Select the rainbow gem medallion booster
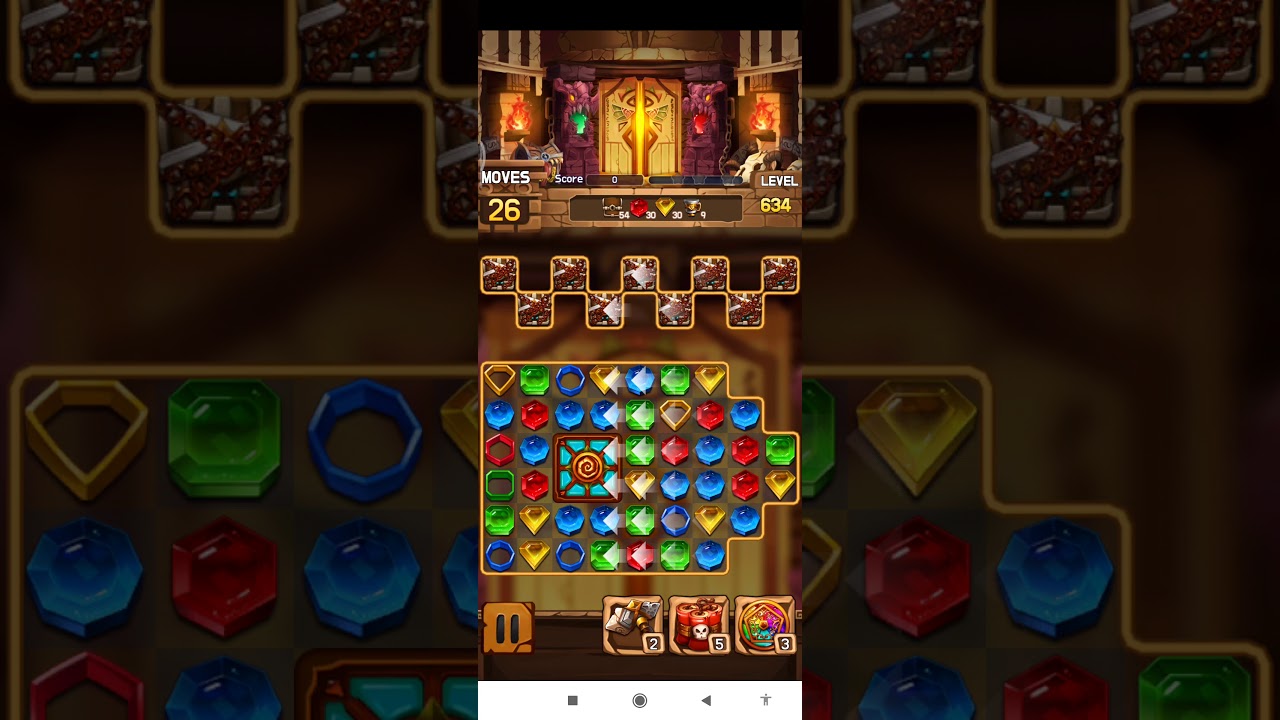The height and width of the screenshot is (720, 1280). pos(765,625)
